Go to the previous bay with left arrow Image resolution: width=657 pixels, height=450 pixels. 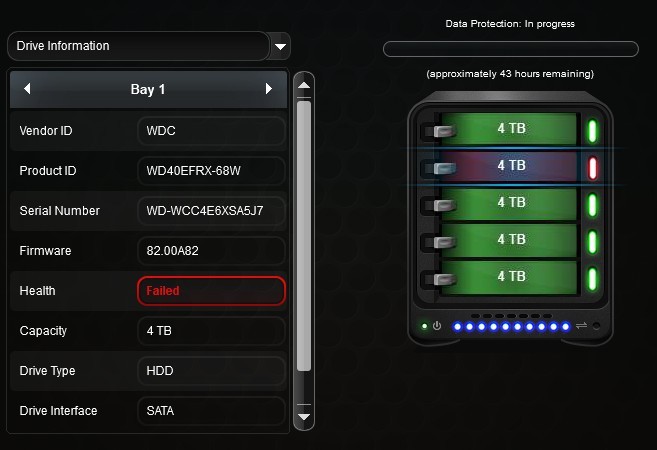tap(27, 90)
